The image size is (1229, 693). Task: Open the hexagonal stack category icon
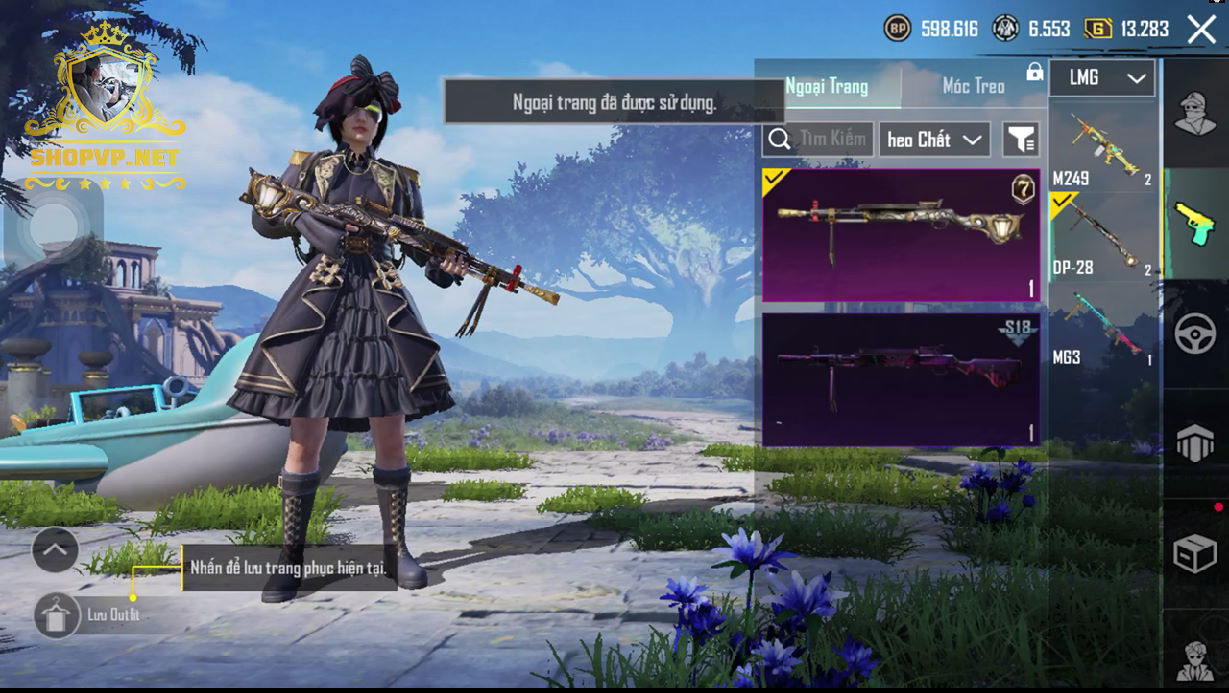1195,444
